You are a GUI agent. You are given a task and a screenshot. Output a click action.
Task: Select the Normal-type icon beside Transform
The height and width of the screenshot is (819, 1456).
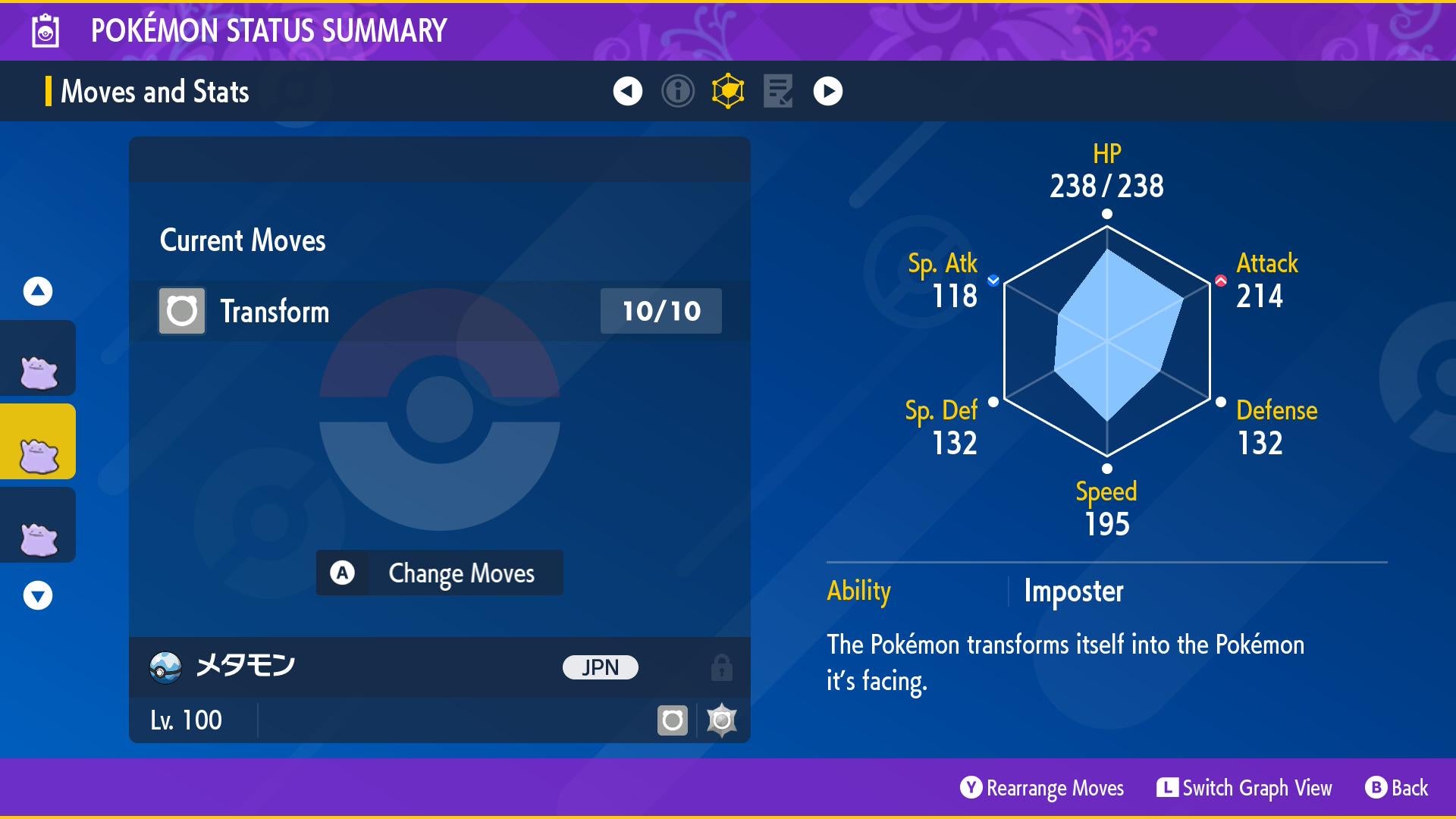point(181,310)
